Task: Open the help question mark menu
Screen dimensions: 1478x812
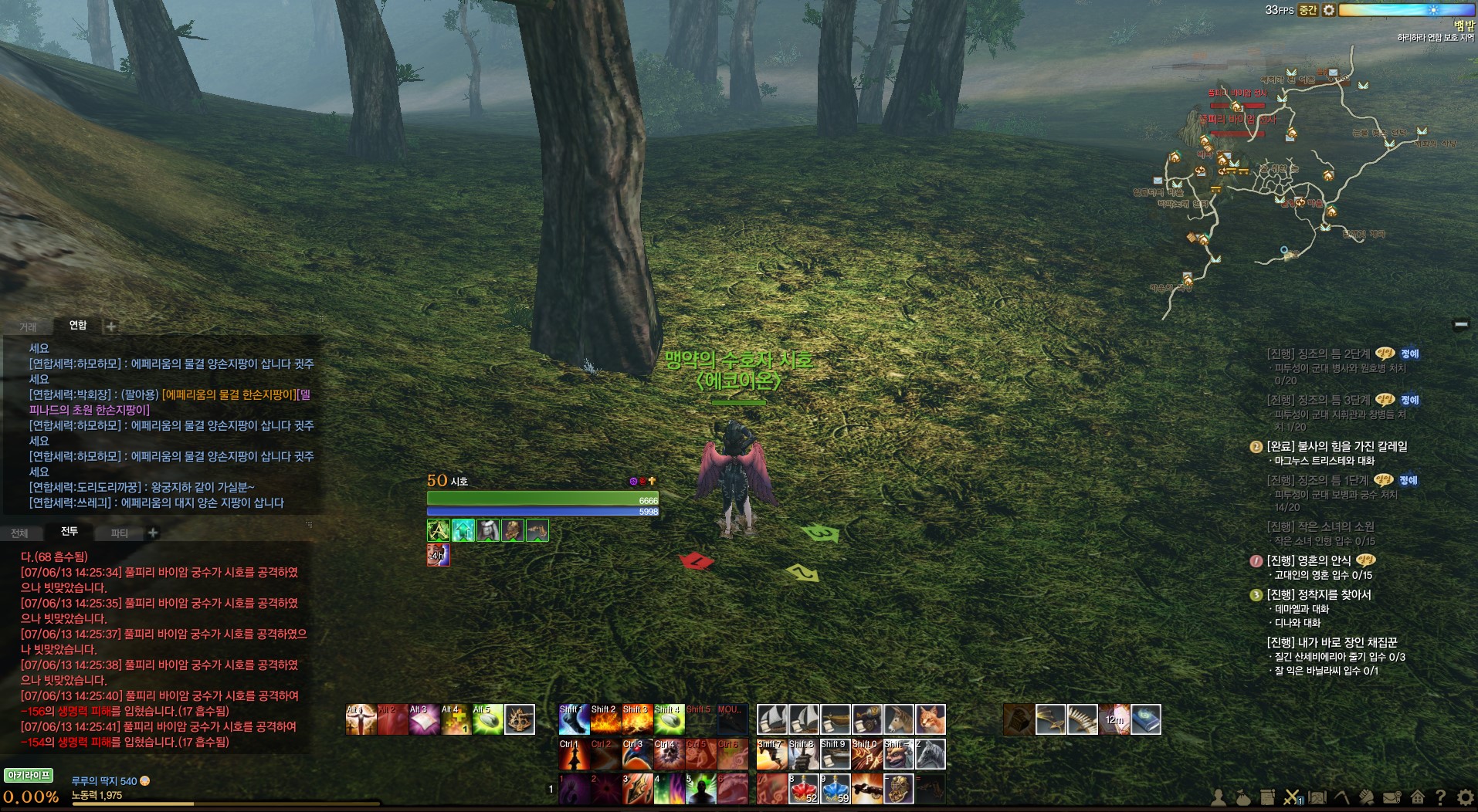Action: point(1440,797)
